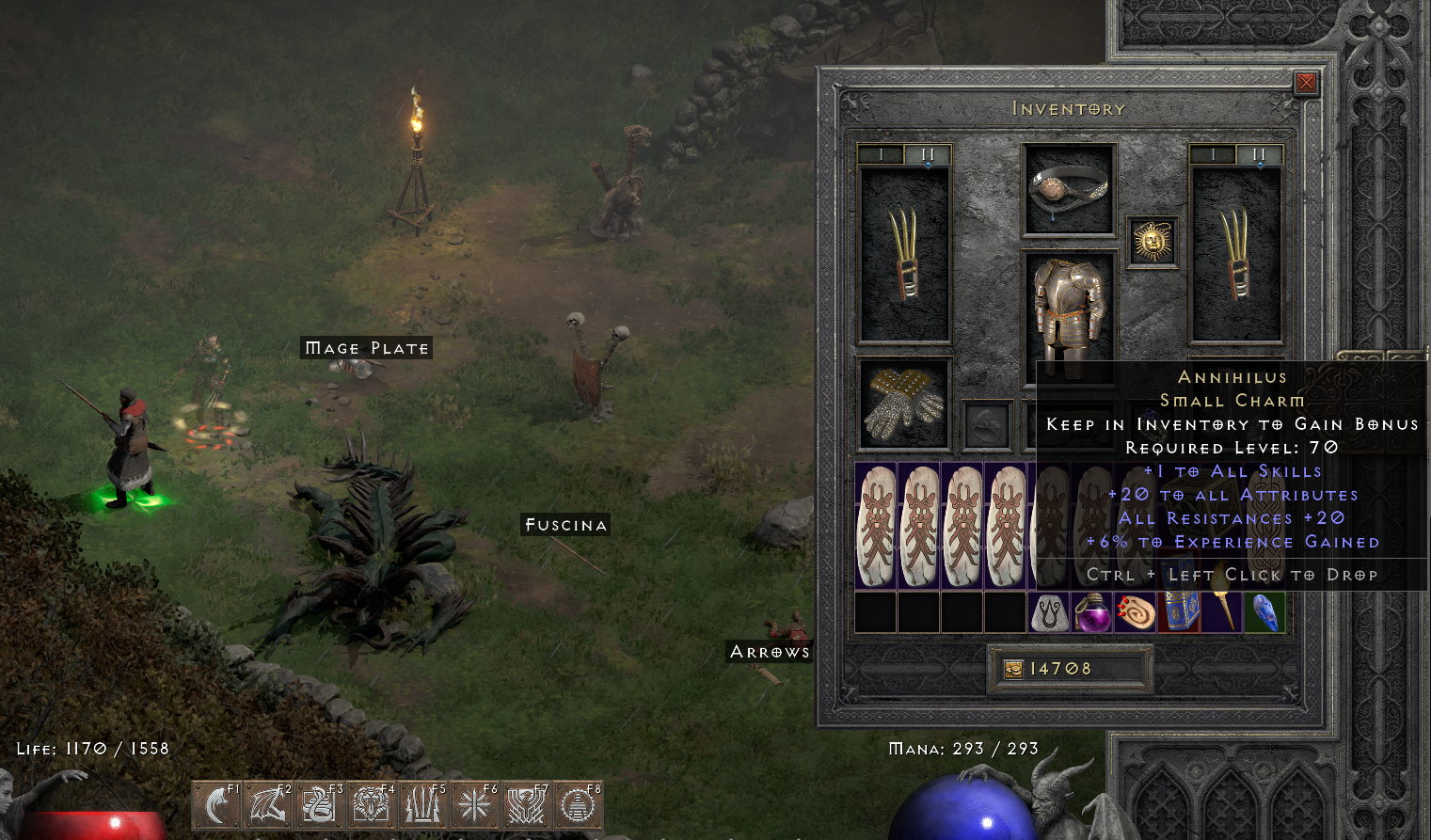The height and width of the screenshot is (840, 1431).
Task: Pick up the equipped circlet helm
Action: (x=1070, y=188)
